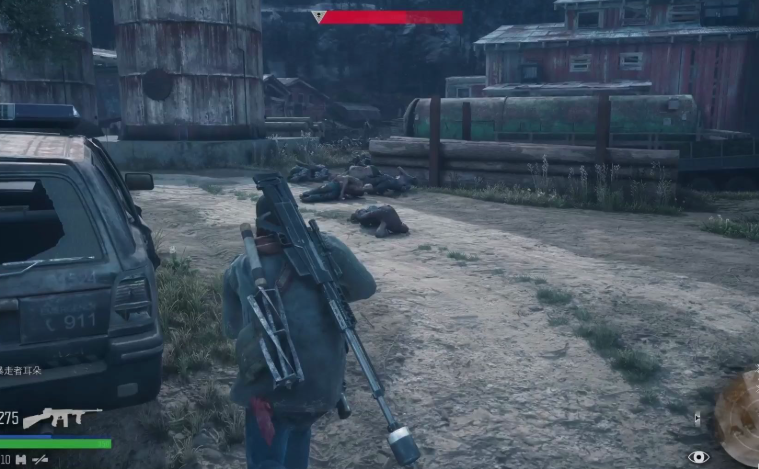Open the circular minimap
Viewport: 759px width, 469px height.
741,417
